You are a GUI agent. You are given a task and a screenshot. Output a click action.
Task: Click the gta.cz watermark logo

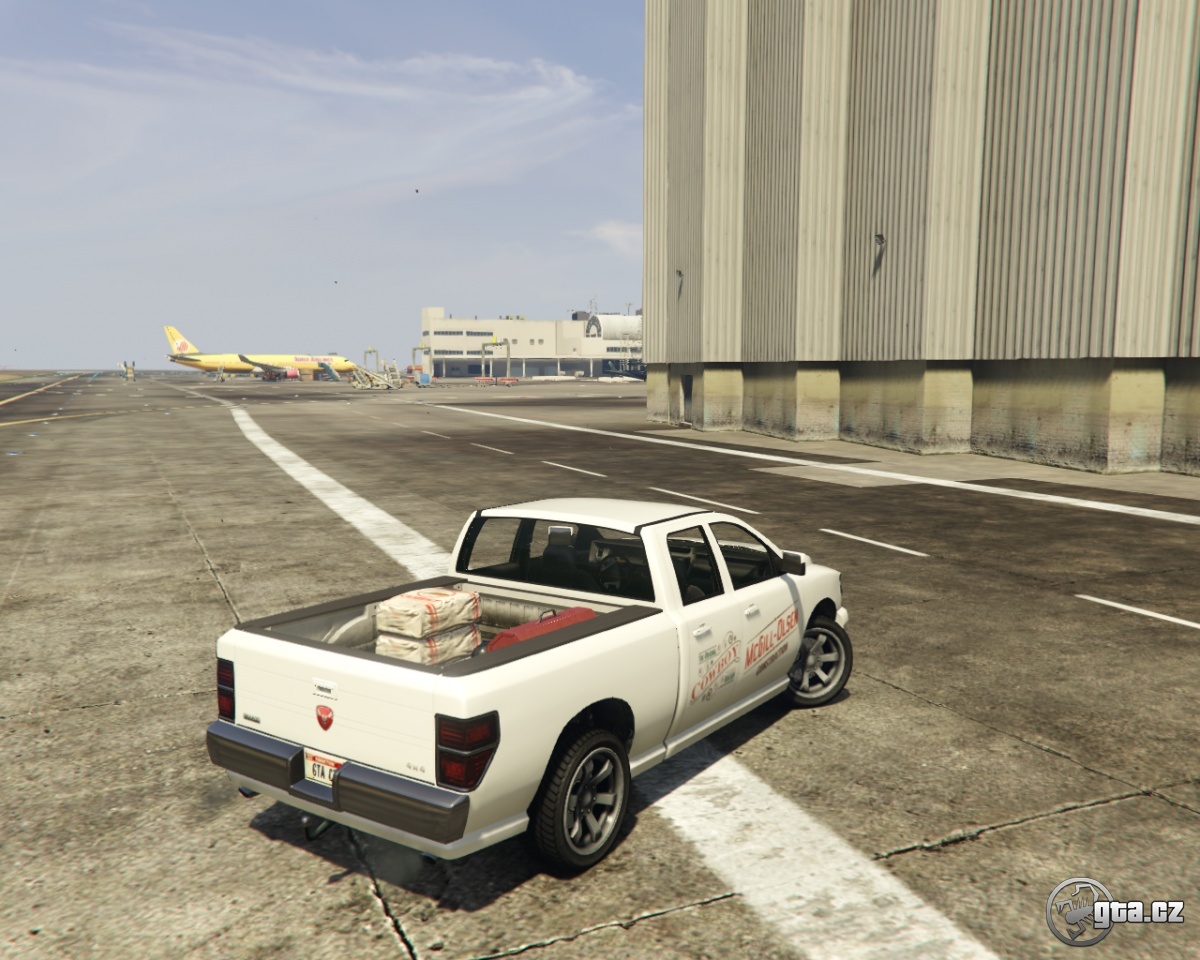(x=1114, y=911)
